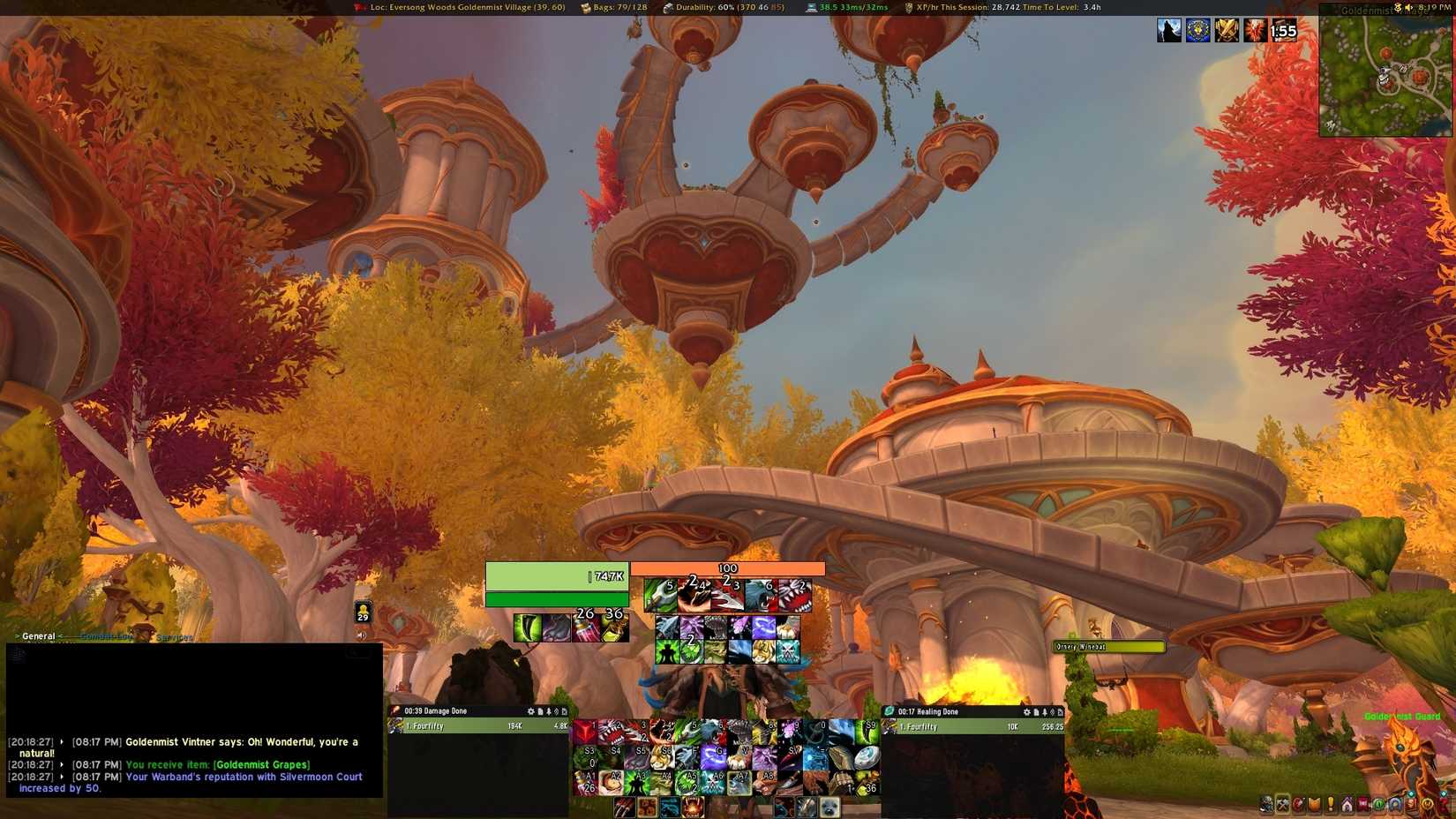Viewport: 1456px width, 819px height.
Task: Open the Group Finder blue eye icon
Action: [x=1394, y=804]
